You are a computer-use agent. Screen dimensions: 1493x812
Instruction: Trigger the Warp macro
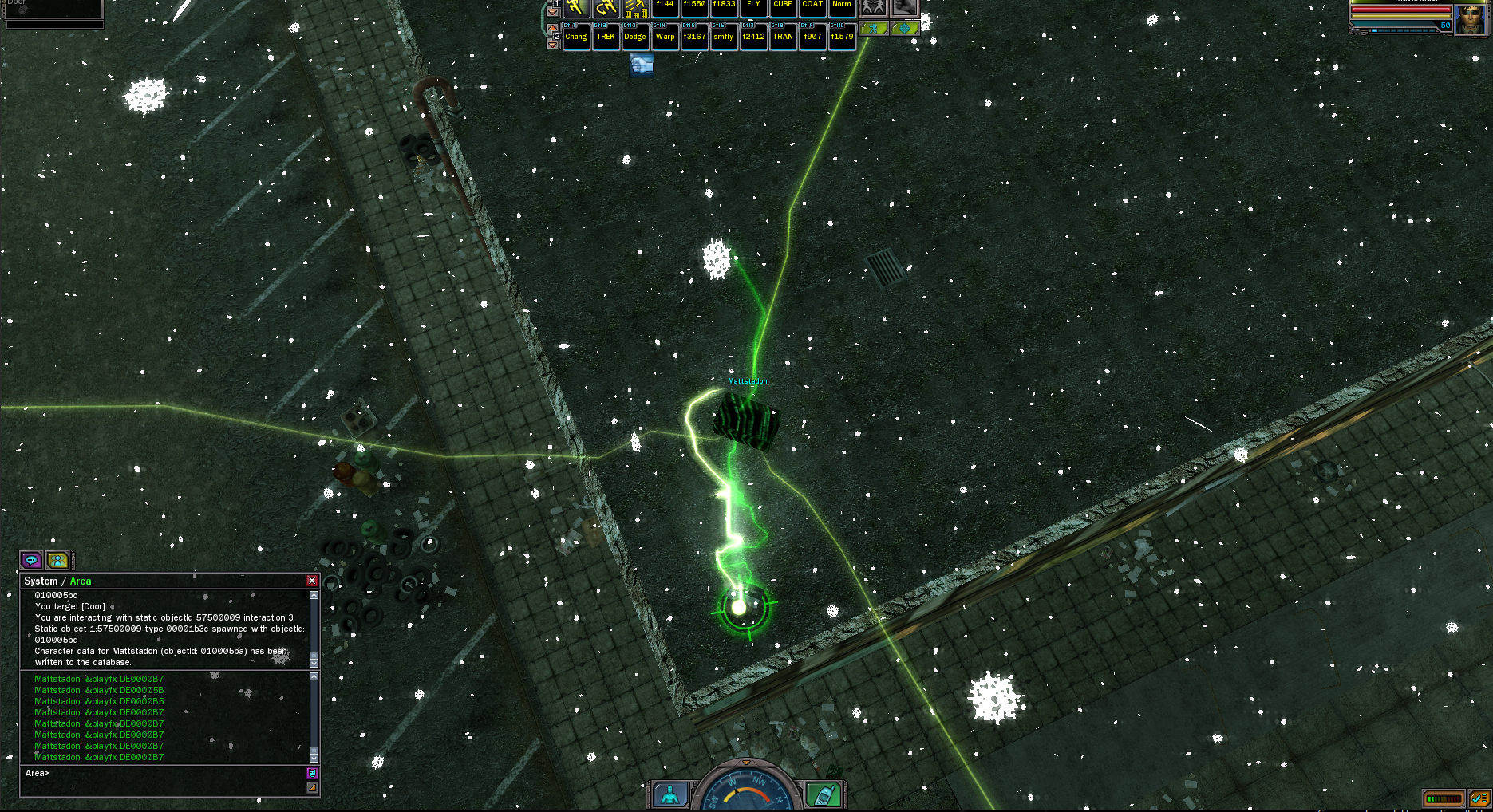tap(665, 37)
